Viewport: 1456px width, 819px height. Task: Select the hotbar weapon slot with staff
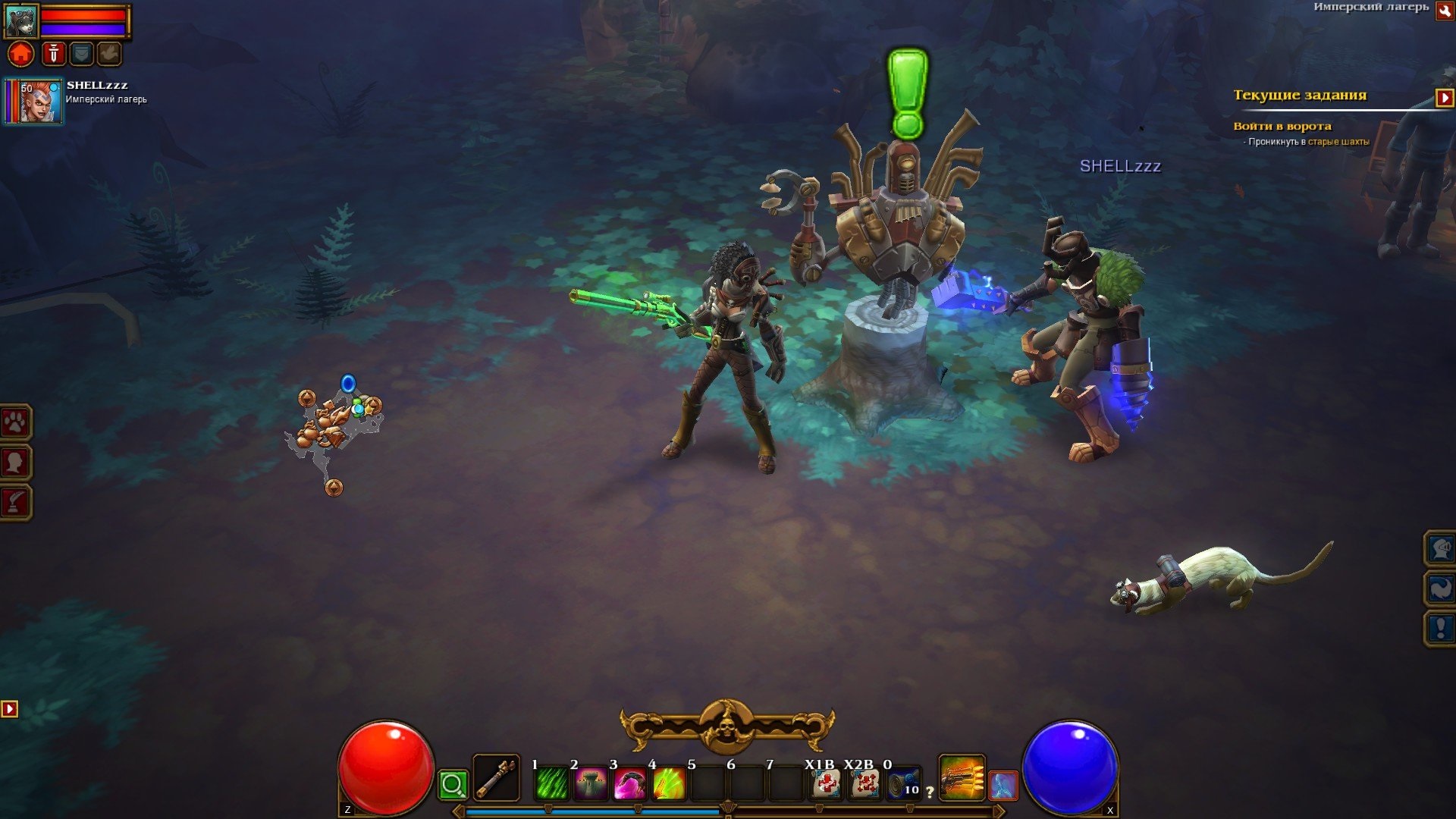tap(497, 778)
